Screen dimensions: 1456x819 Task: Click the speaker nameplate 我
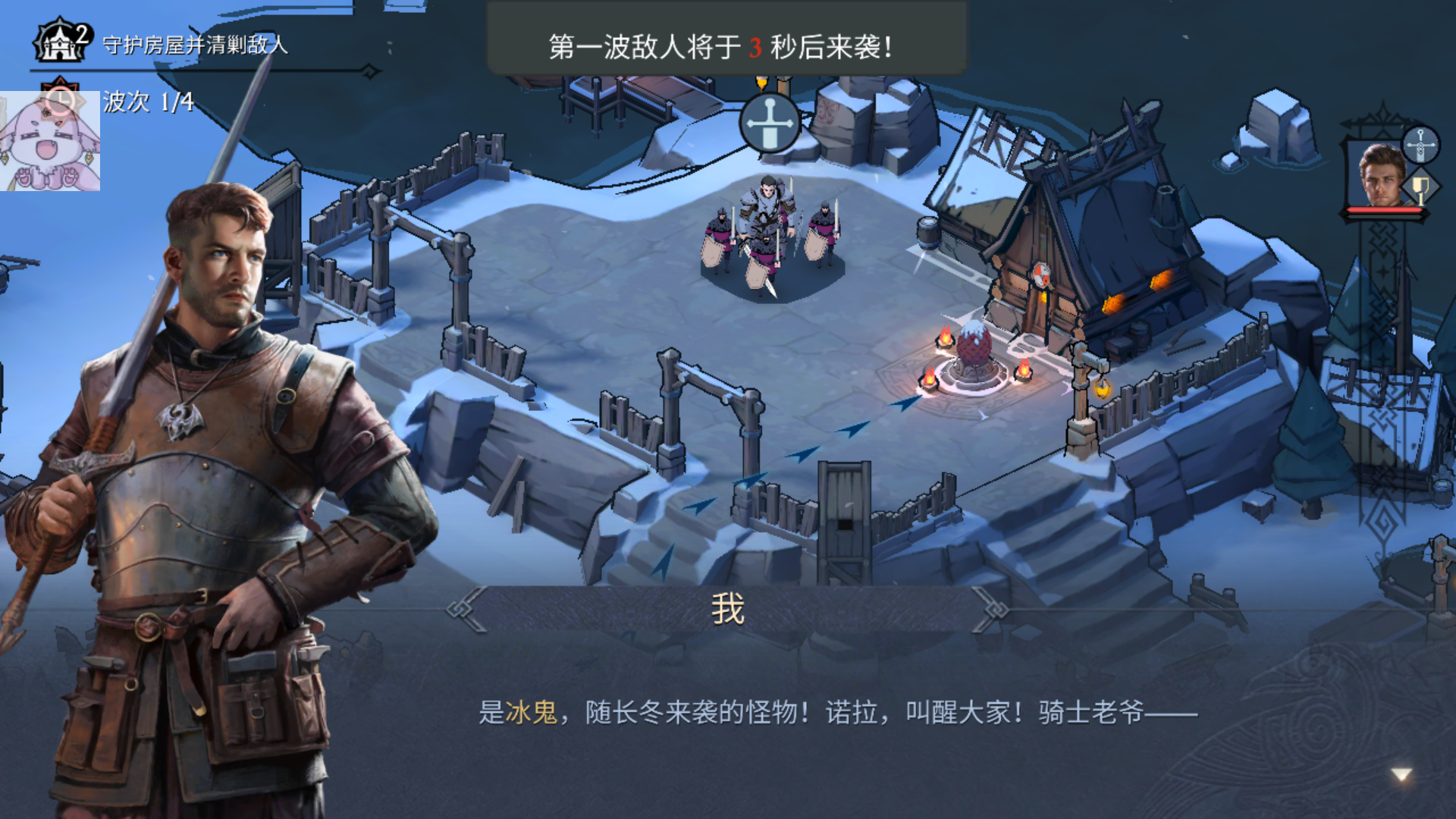pyautogui.click(x=729, y=607)
